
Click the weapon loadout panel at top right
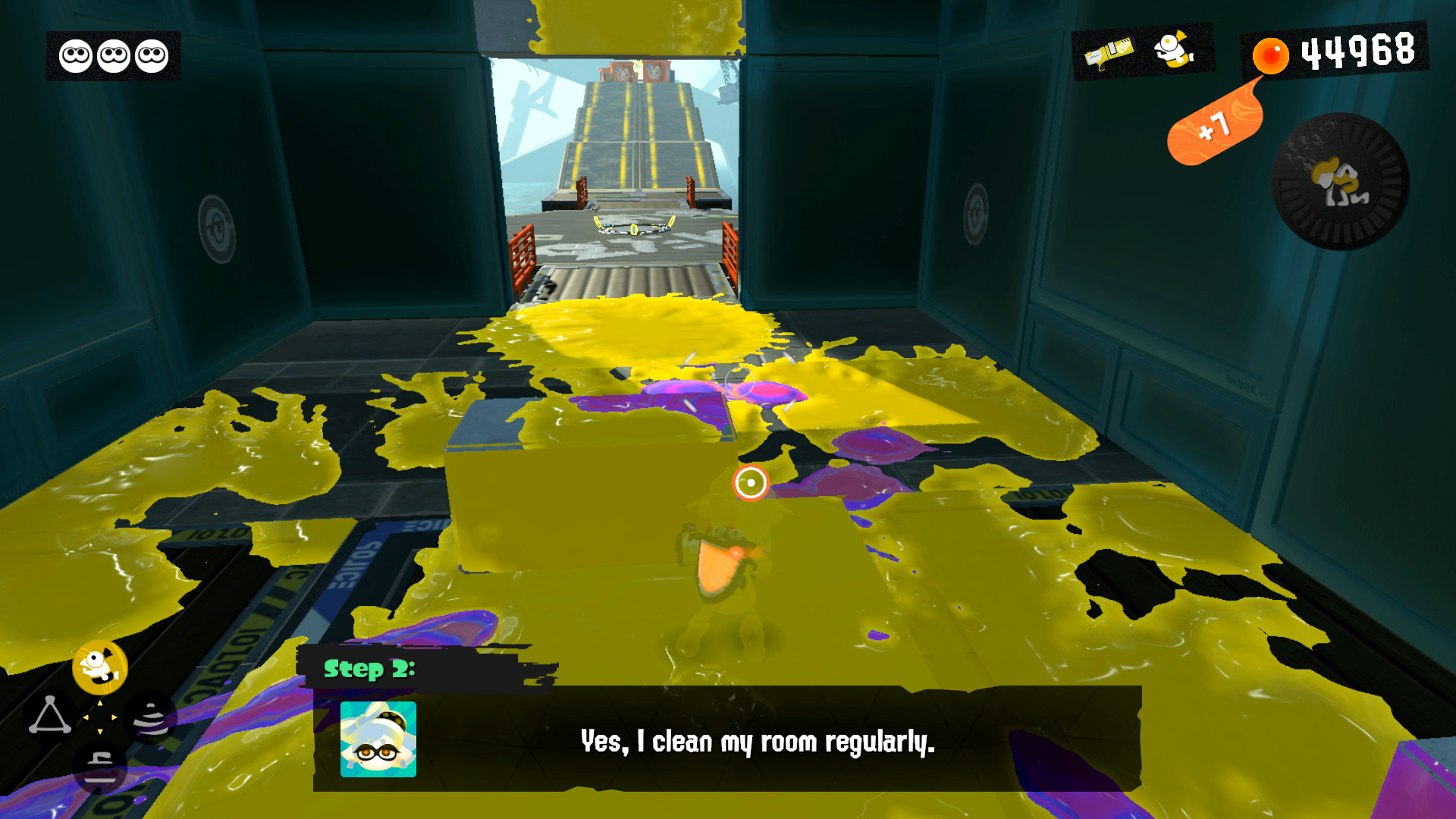click(x=1141, y=53)
